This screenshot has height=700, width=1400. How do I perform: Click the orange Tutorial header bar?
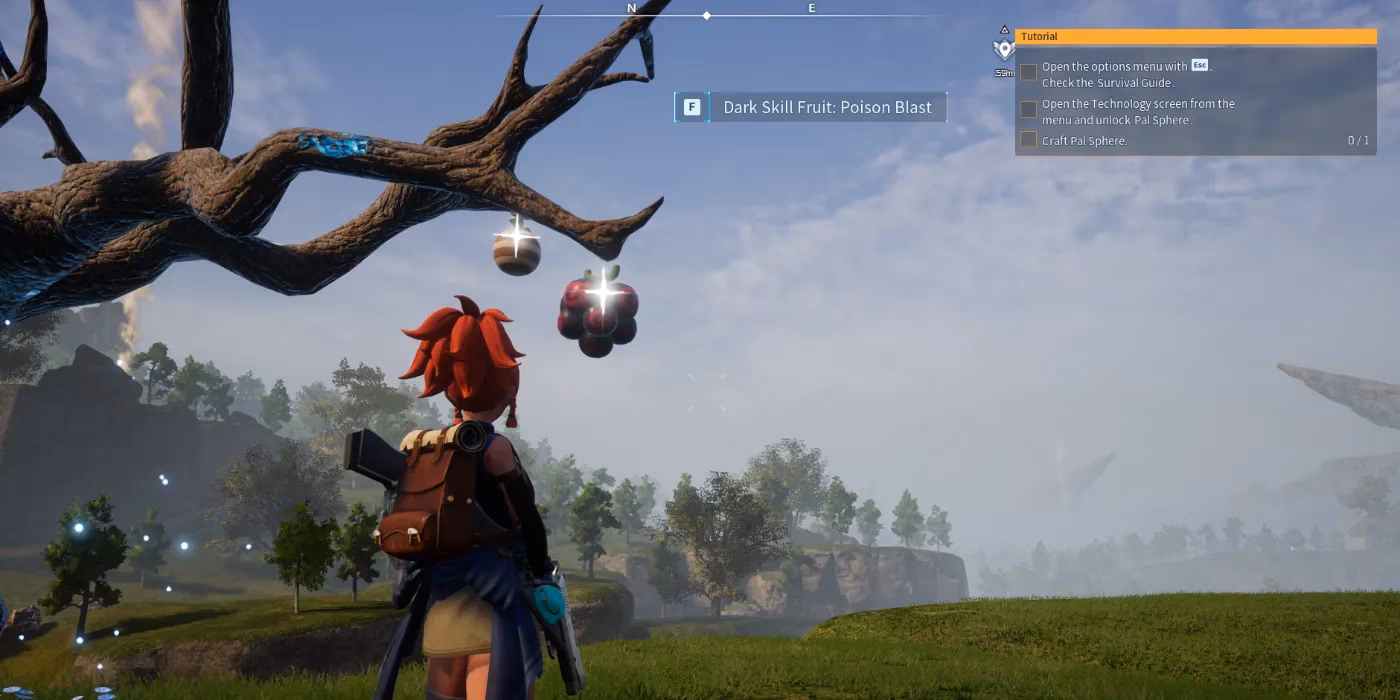click(x=1195, y=37)
